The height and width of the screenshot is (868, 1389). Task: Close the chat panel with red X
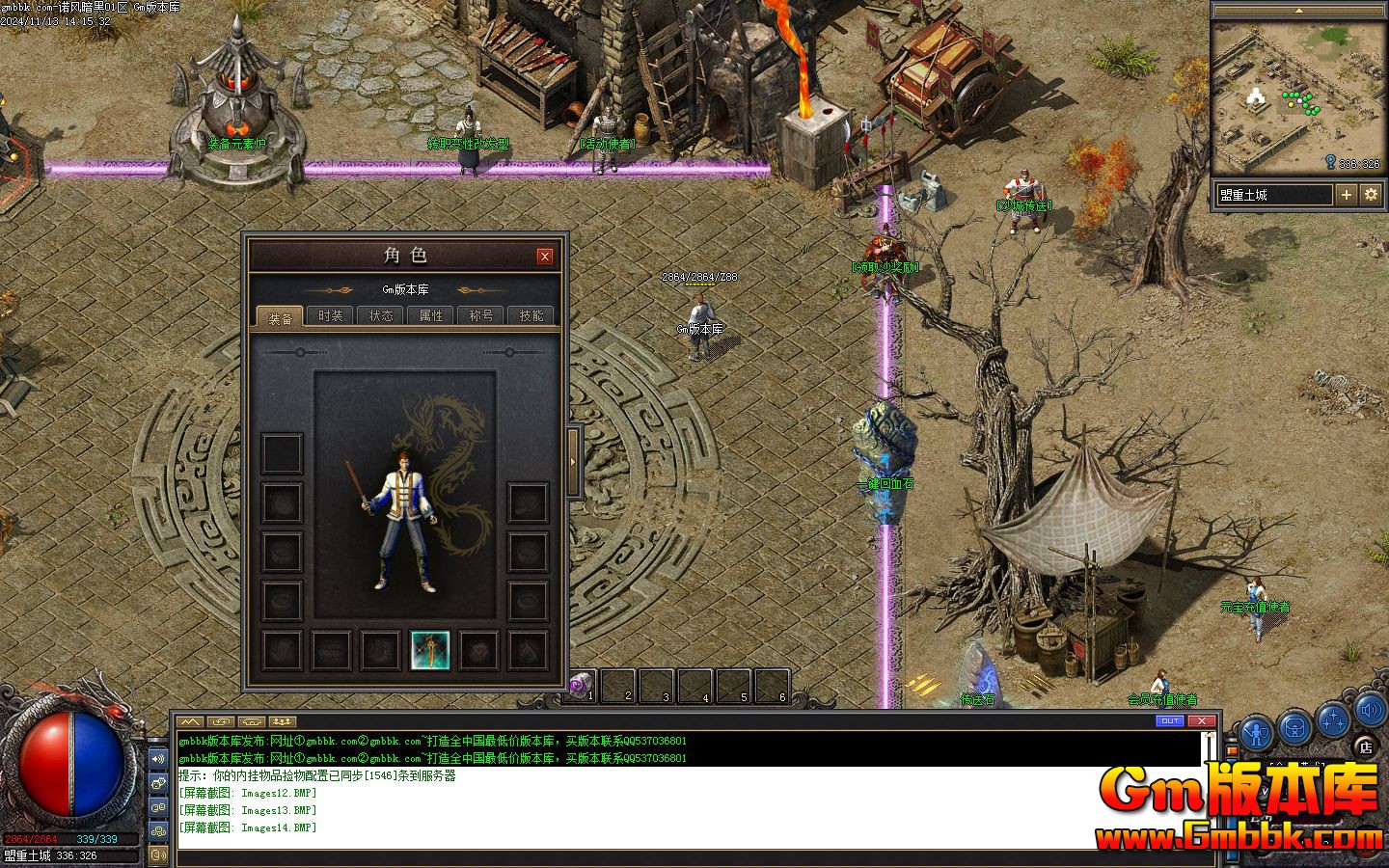(1201, 720)
